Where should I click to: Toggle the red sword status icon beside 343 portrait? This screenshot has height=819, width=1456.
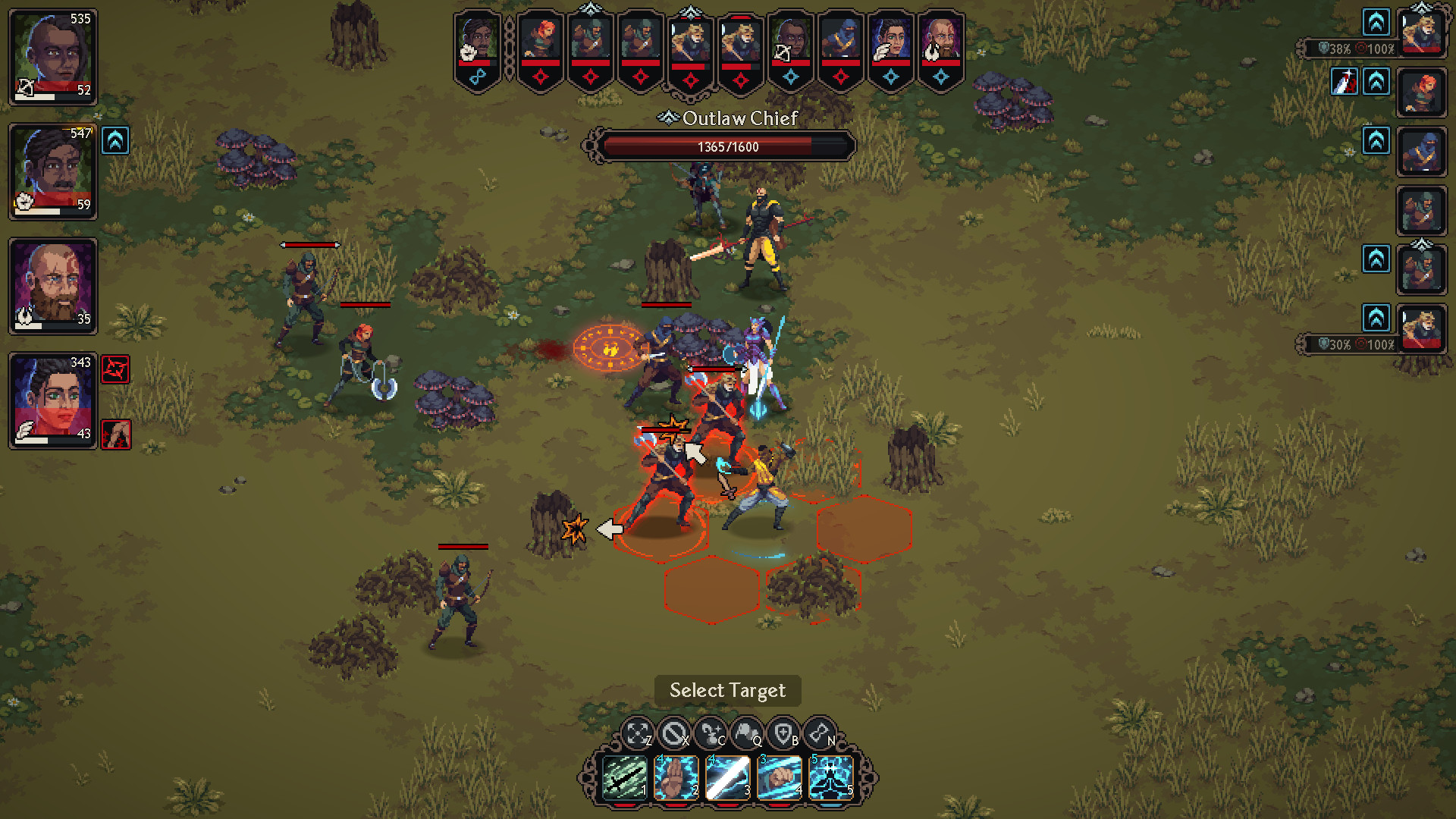point(115,370)
